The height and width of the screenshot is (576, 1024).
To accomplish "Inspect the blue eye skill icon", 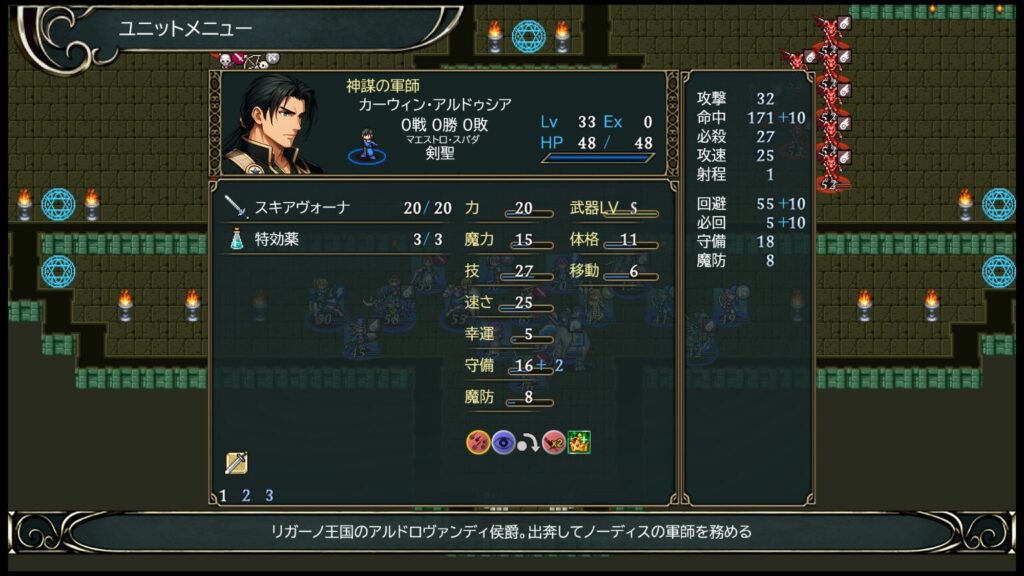I will click(503, 442).
